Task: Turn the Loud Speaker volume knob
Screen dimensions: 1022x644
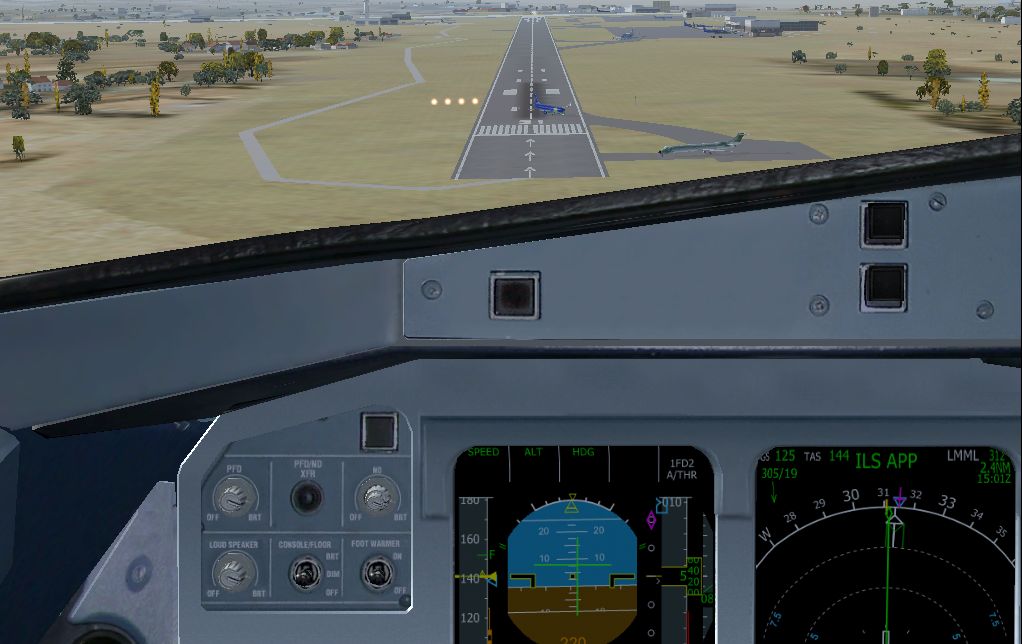Action: (x=235, y=573)
